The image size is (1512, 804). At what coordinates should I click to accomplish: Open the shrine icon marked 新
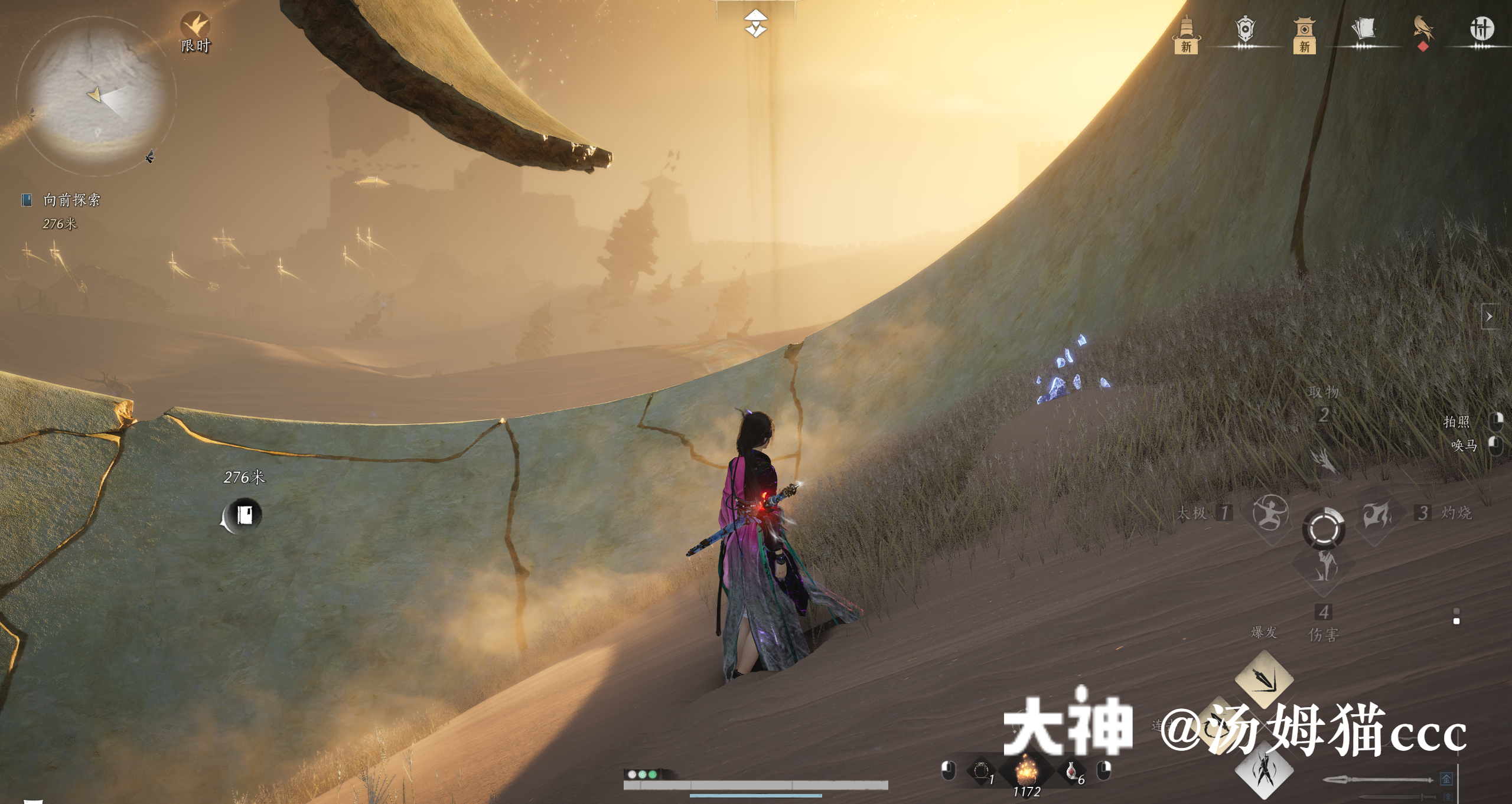tap(1305, 28)
